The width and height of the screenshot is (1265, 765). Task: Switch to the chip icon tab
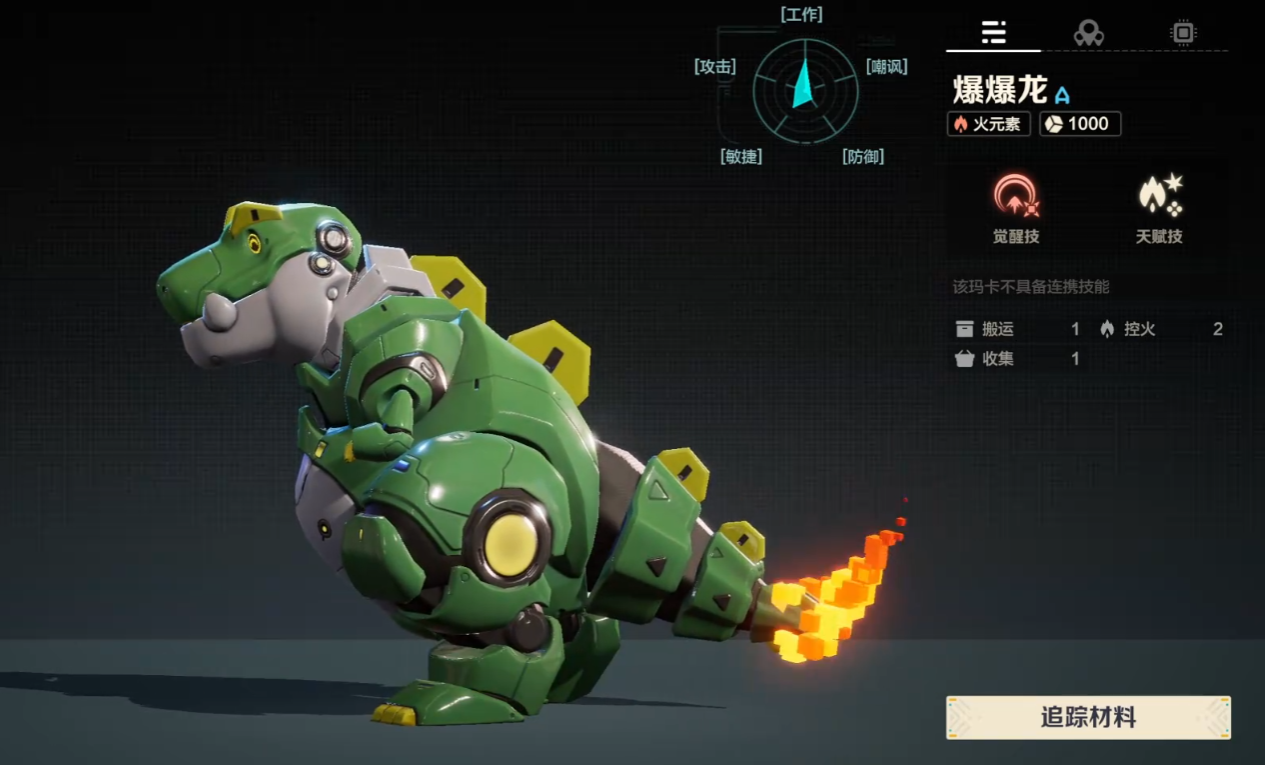1183,33
